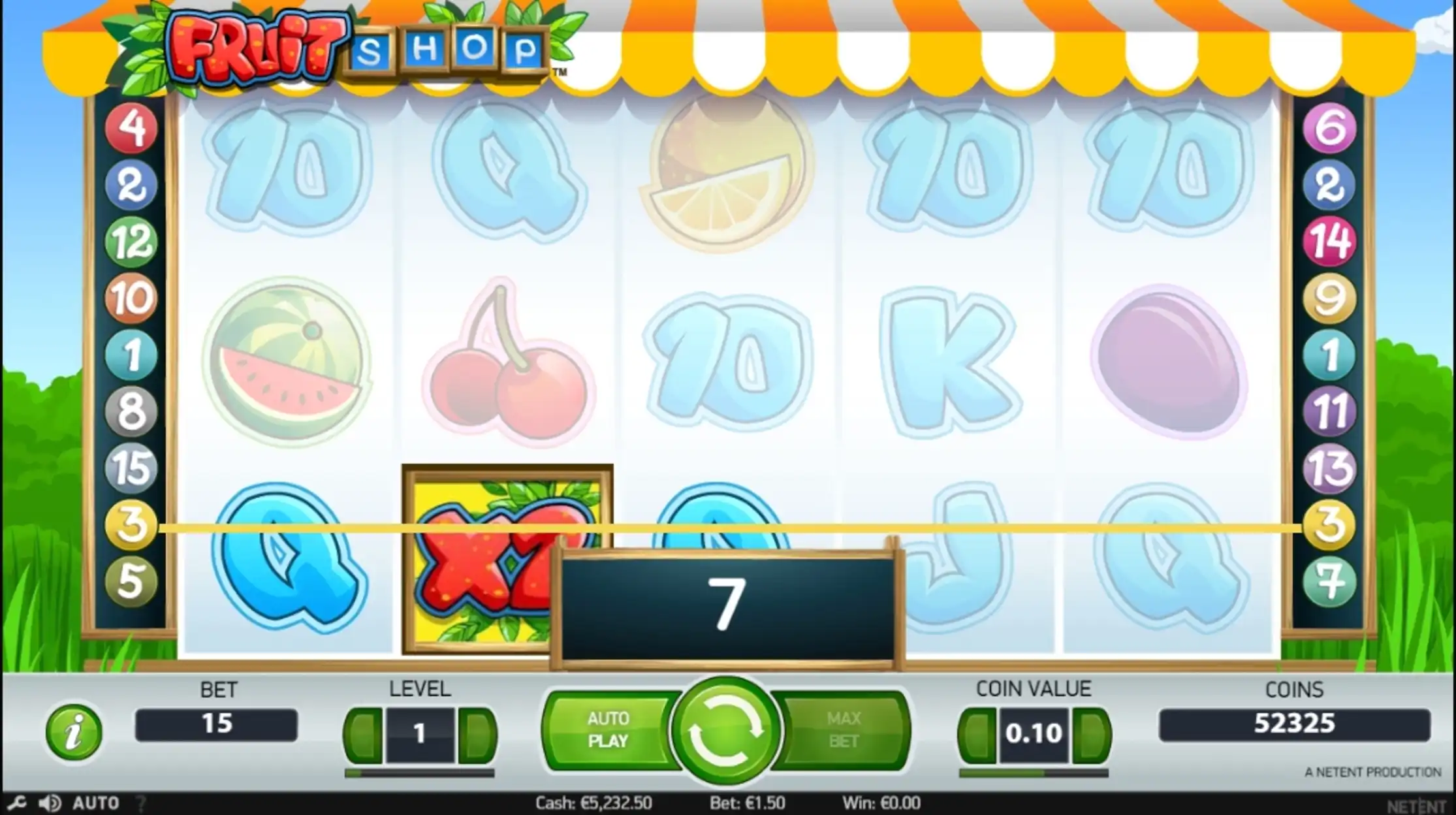
Task: Select the yellow payline 3 marker on left
Action: coord(131,524)
